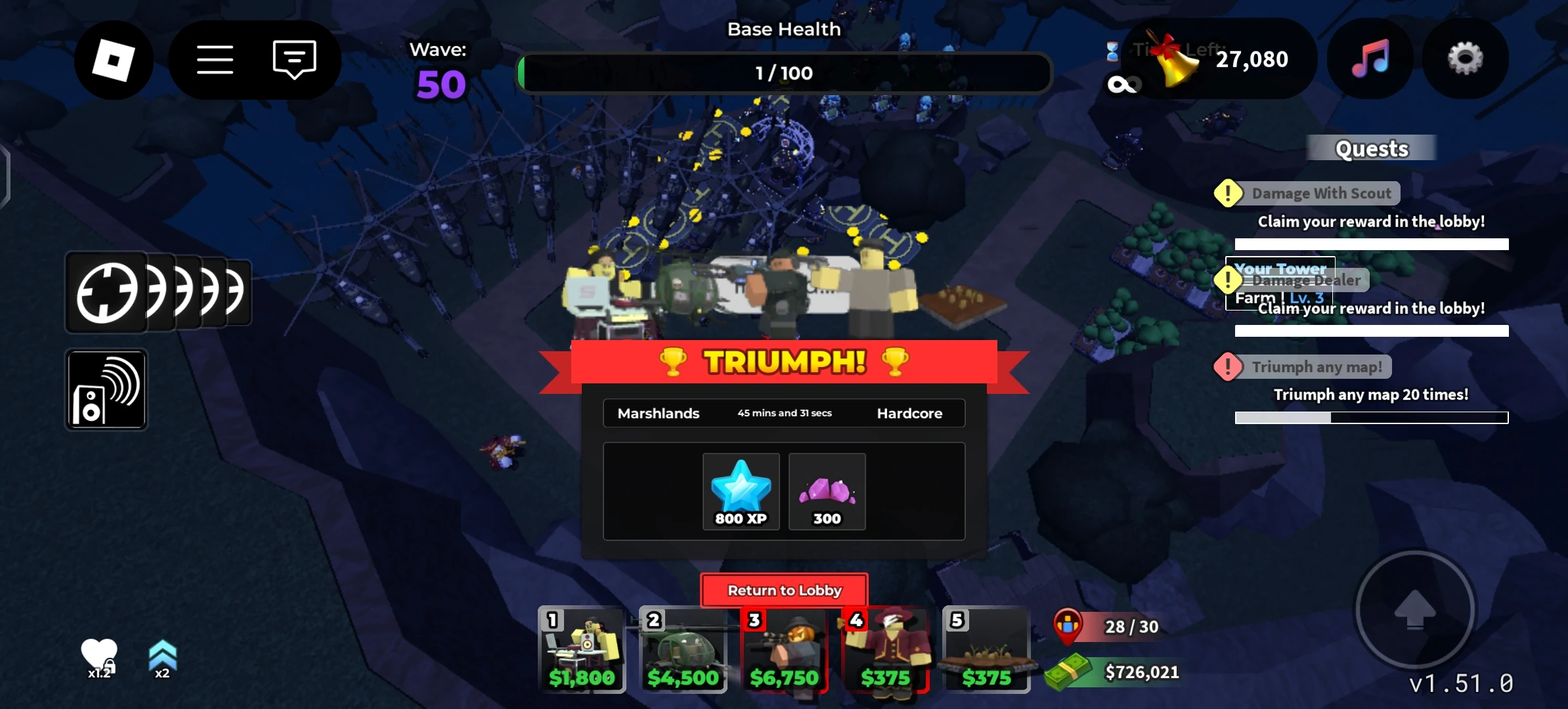
Task: Toggle the infinity mode icon
Action: (x=1124, y=84)
